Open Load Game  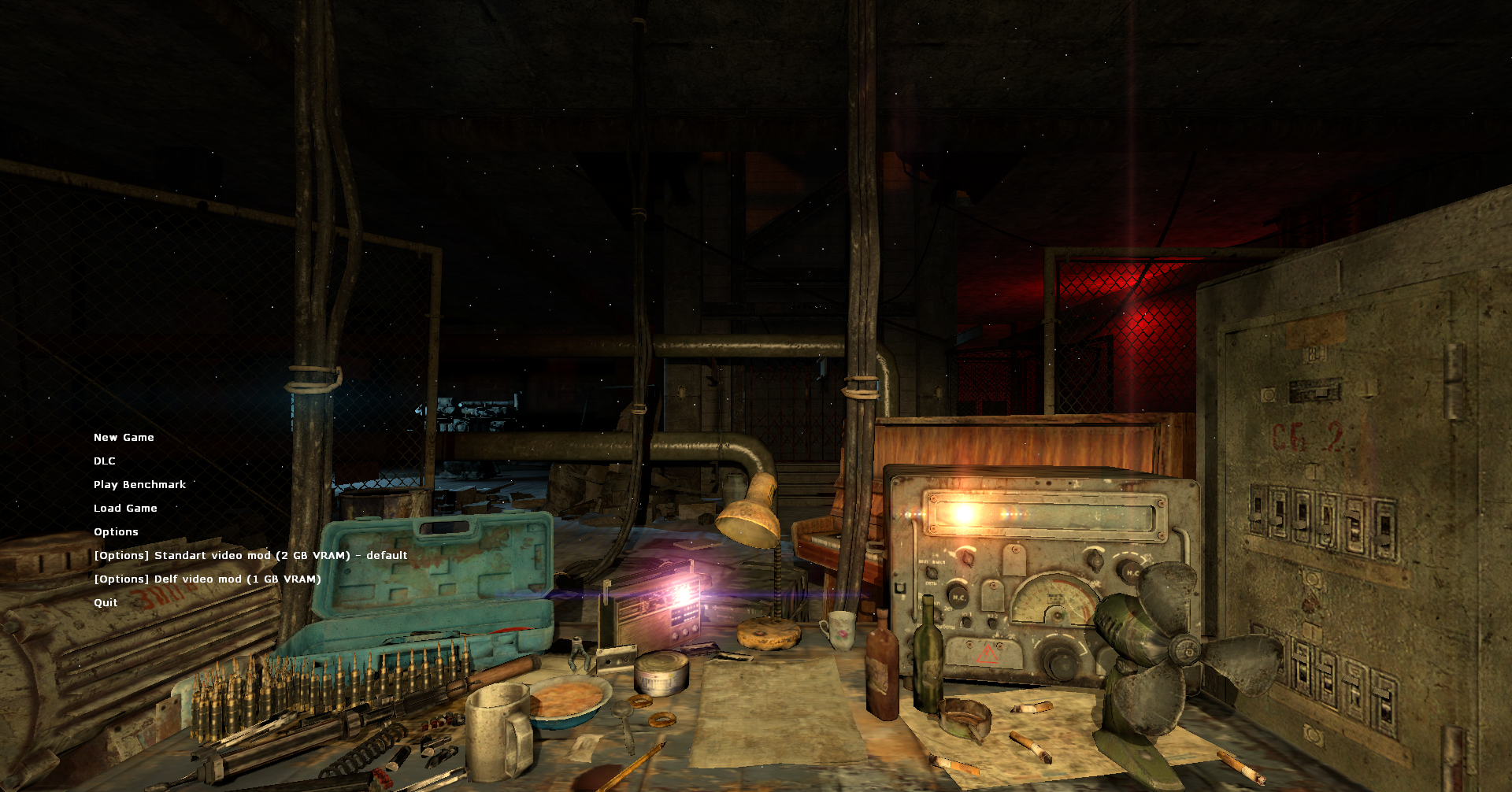pyautogui.click(x=124, y=508)
